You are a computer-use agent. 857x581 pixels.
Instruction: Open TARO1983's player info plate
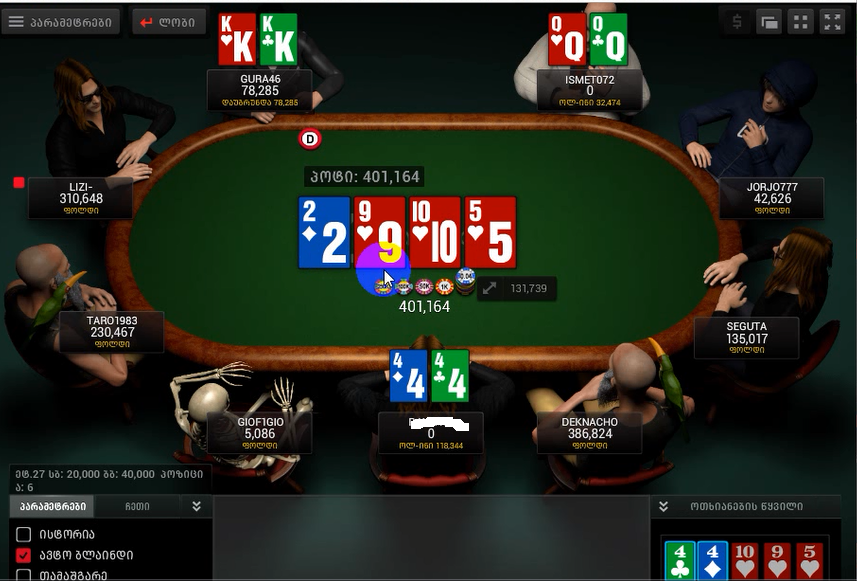coord(111,332)
